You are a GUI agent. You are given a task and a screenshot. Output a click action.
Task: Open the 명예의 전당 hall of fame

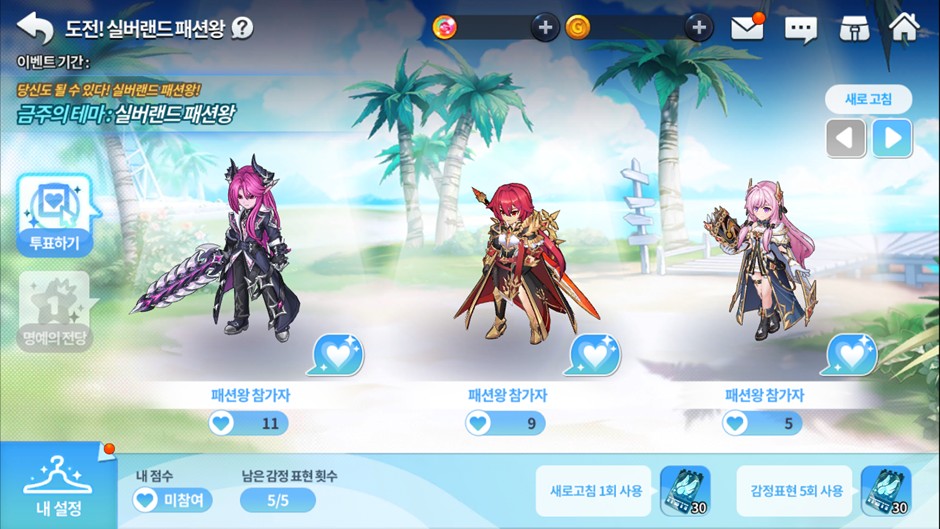56,312
